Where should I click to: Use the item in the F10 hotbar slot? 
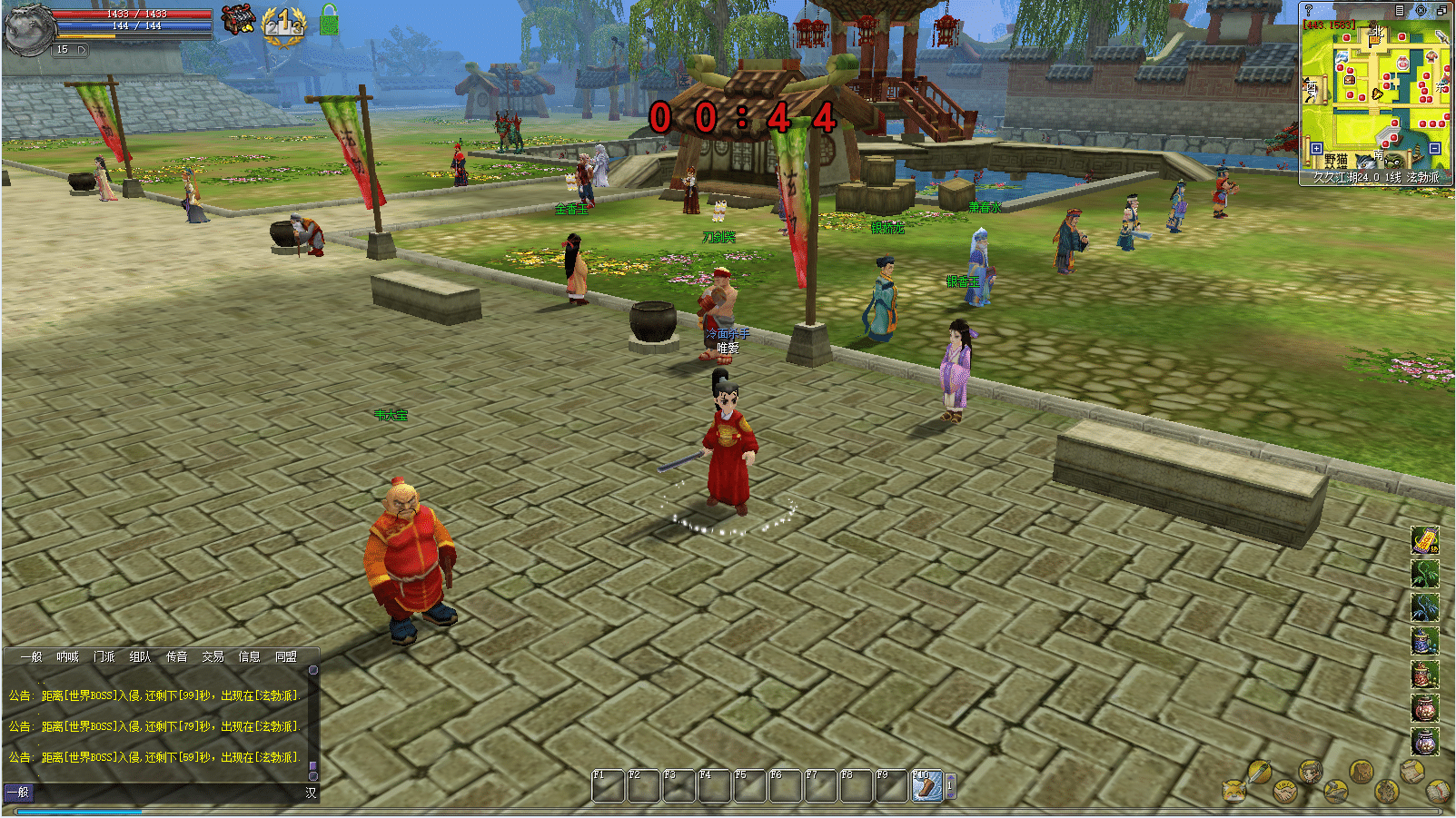coord(926,785)
